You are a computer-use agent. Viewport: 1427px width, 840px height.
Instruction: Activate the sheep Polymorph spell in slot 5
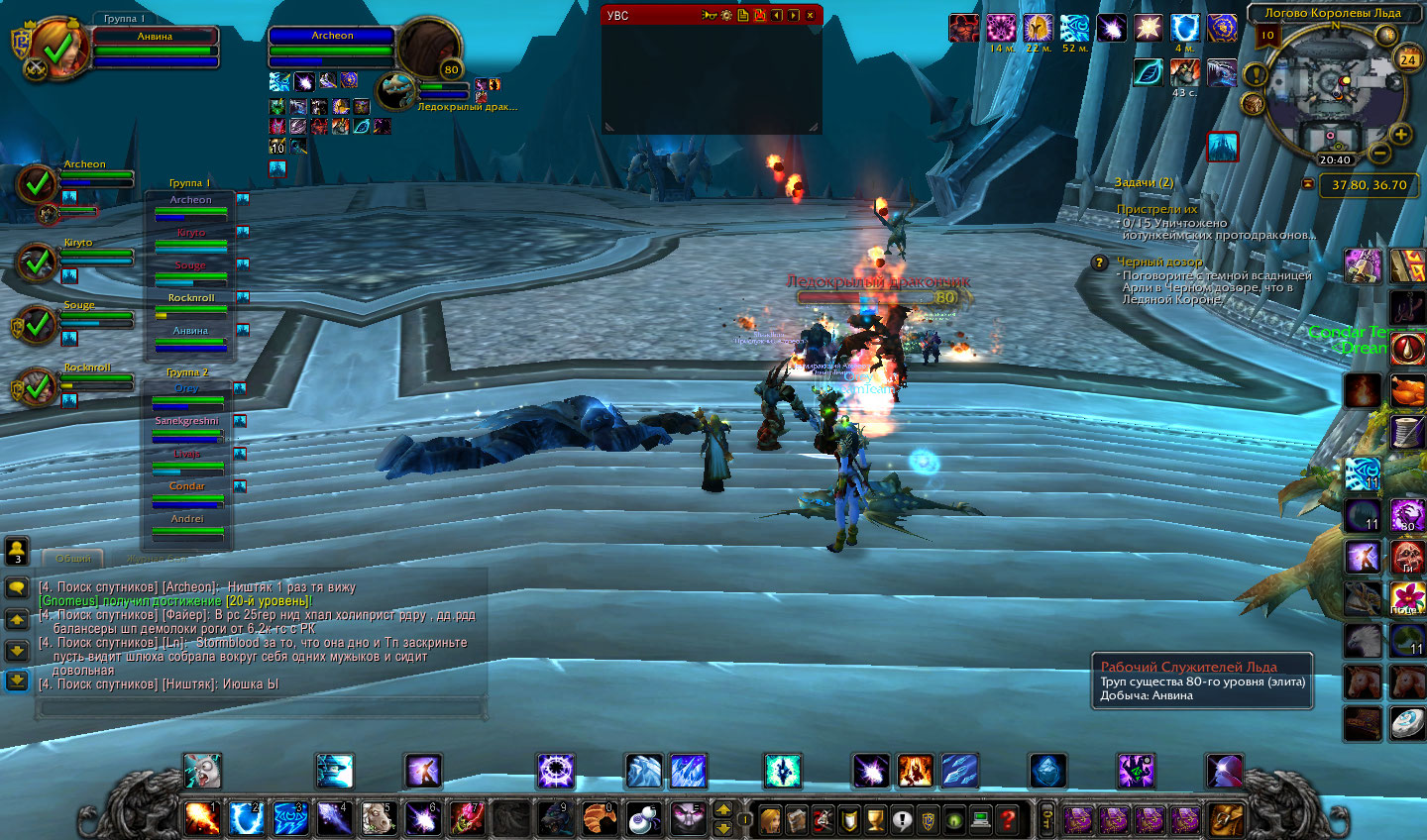pos(377,818)
